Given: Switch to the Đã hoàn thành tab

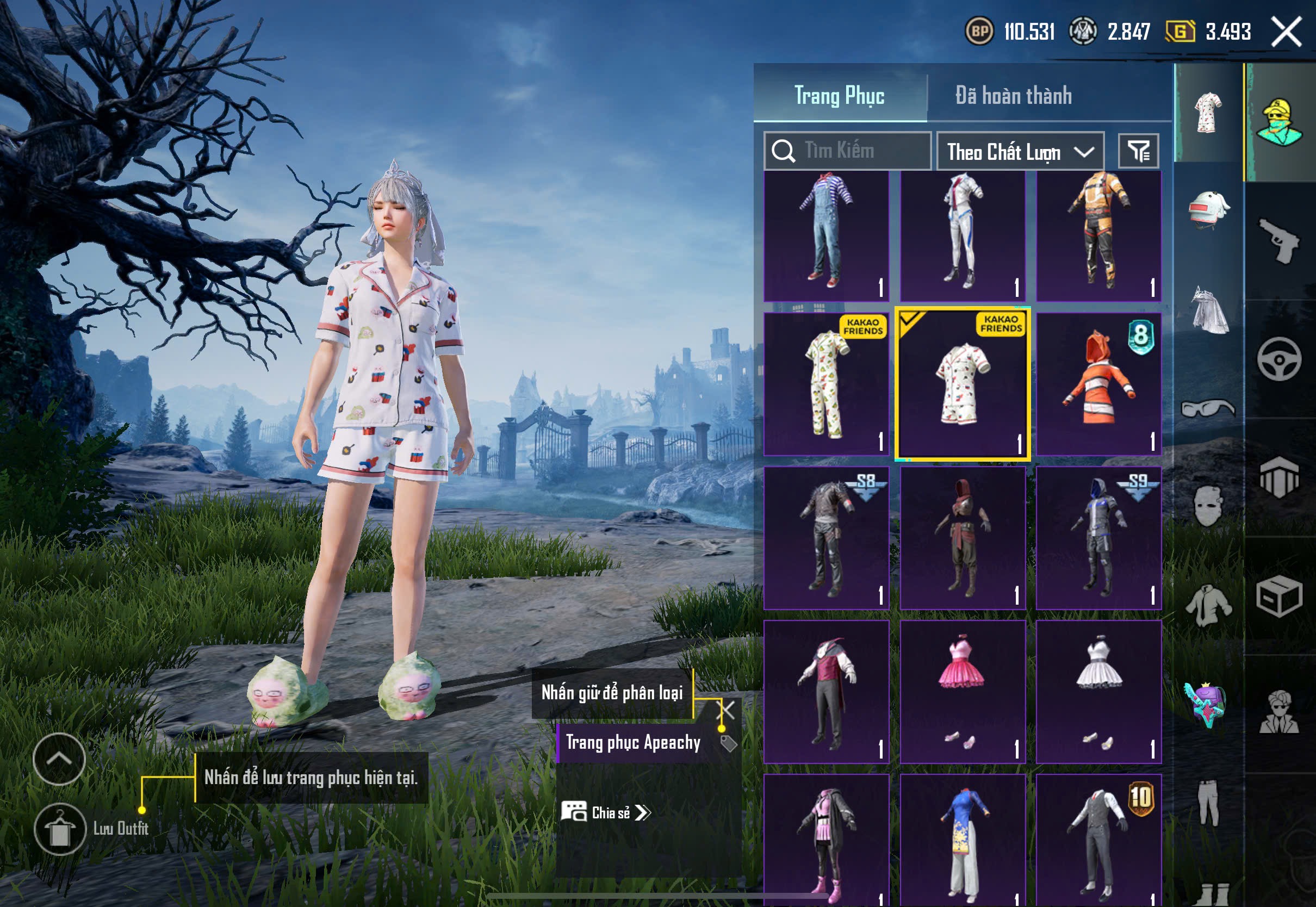Looking at the screenshot, I should tap(1013, 96).
